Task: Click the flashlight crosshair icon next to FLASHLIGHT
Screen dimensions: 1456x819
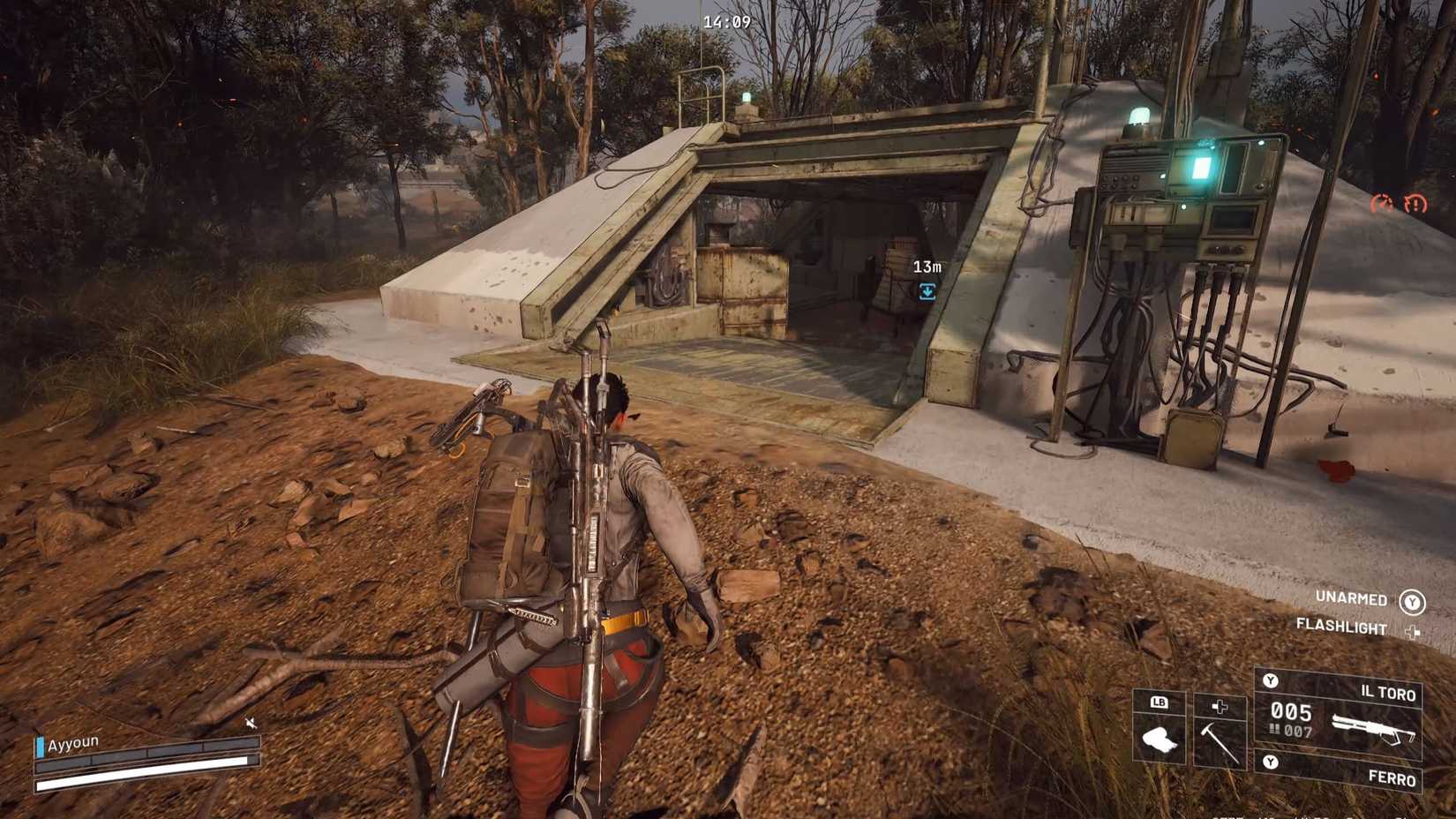Action: coord(1414,633)
